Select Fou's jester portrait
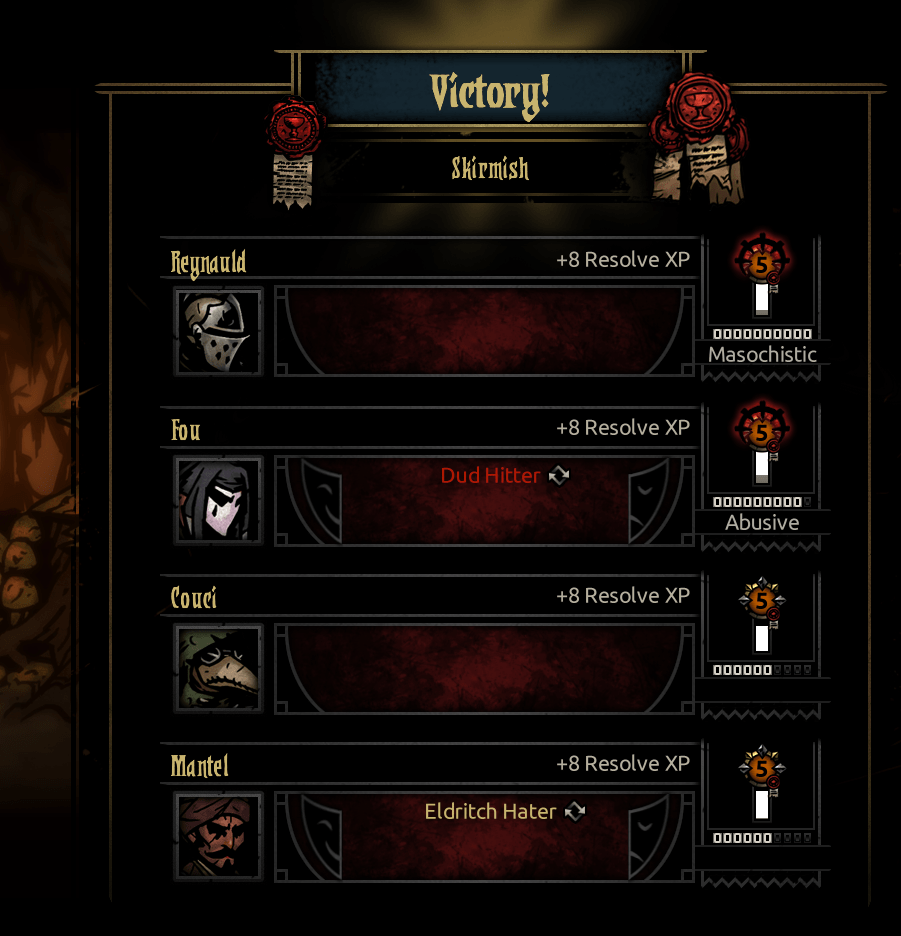 click(218, 500)
